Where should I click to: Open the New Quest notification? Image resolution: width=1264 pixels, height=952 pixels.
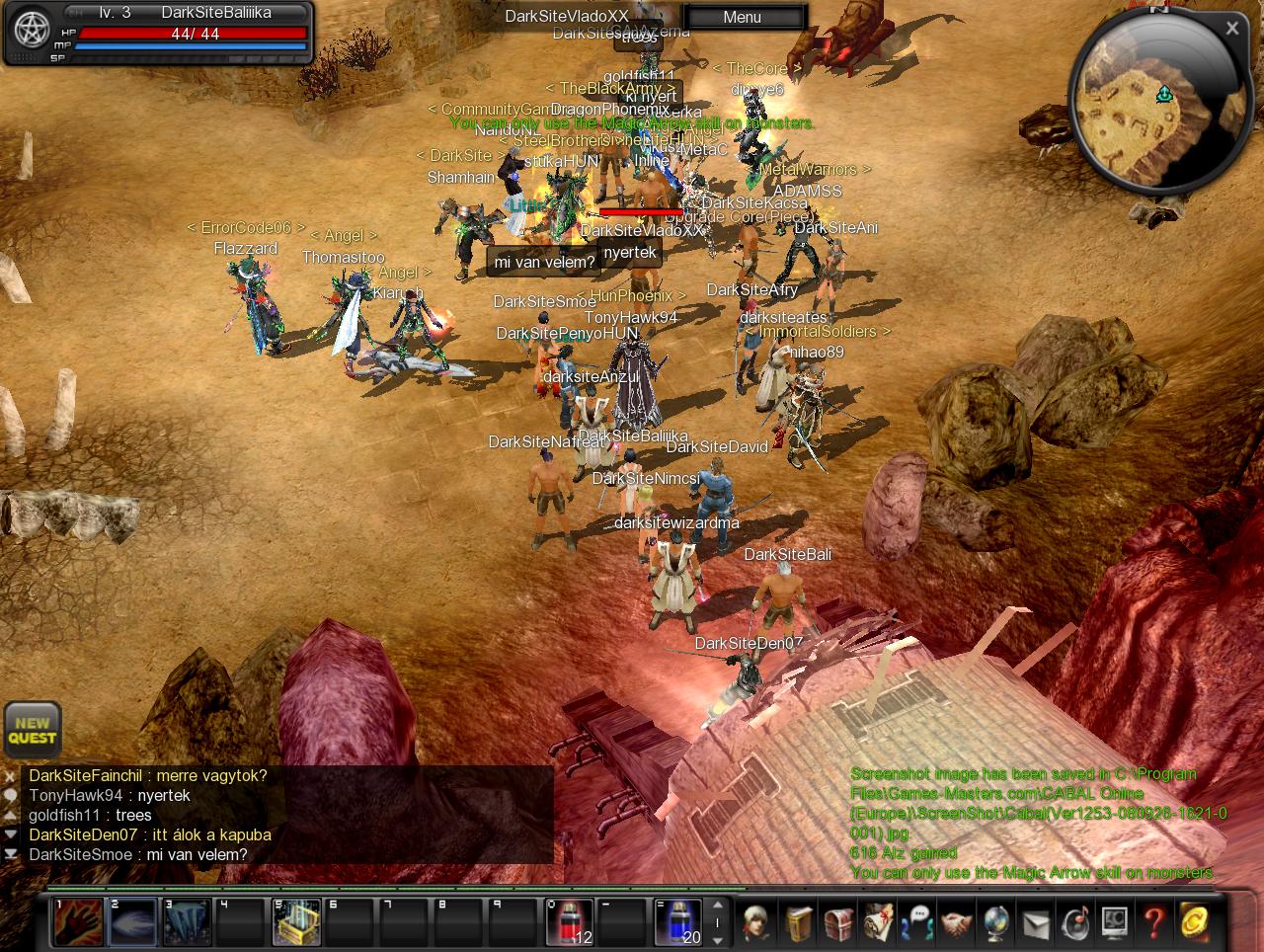[33, 730]
